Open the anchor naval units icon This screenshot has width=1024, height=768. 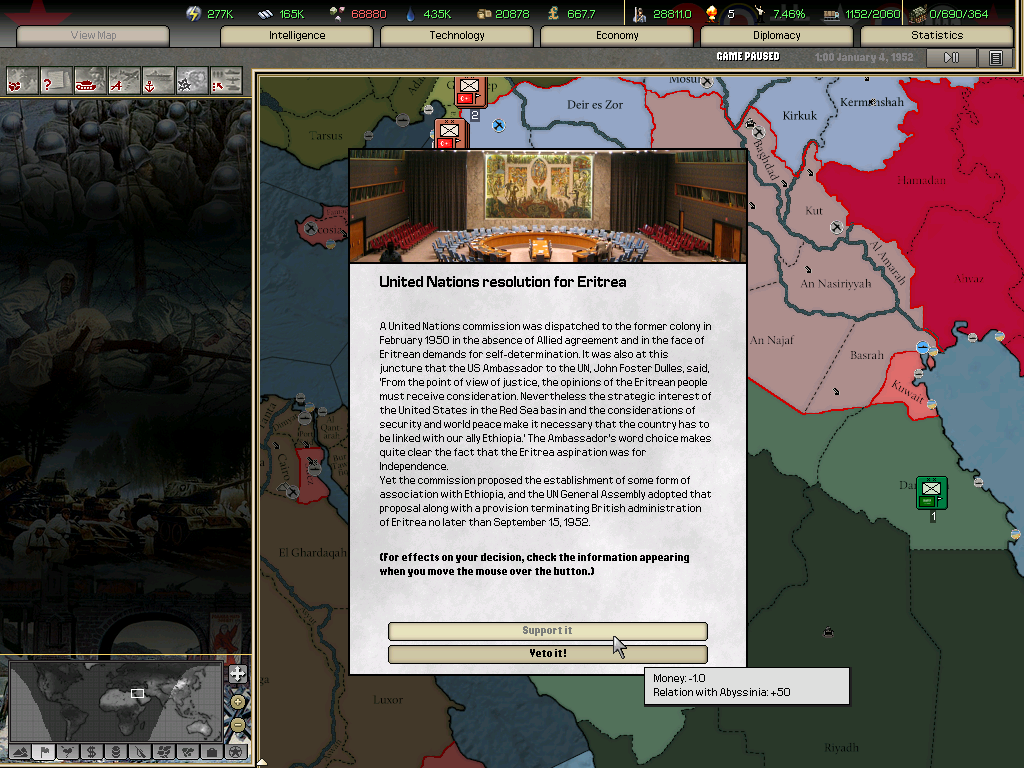158,80
